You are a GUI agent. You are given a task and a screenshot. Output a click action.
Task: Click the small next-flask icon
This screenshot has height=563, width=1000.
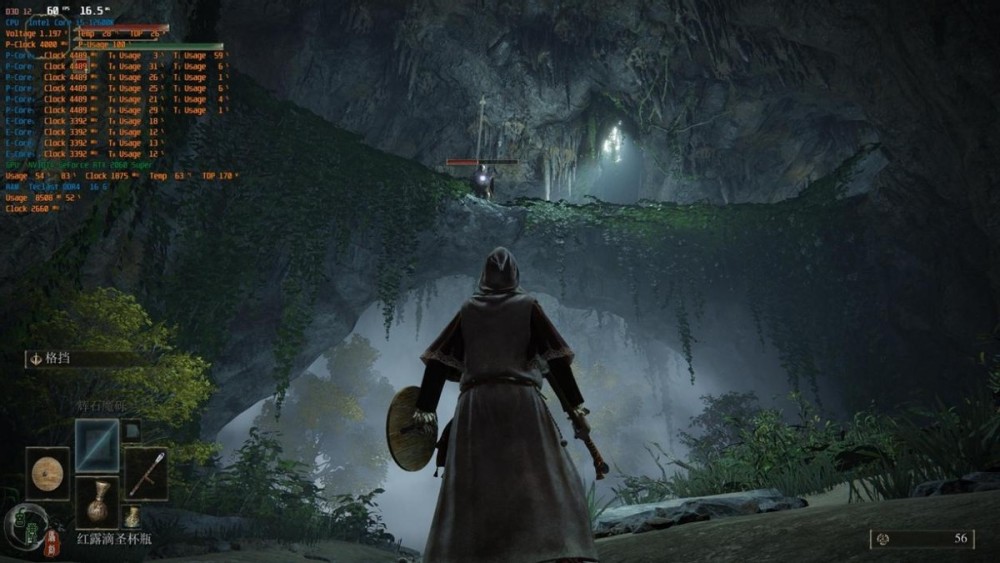click(x=132, y=517)
